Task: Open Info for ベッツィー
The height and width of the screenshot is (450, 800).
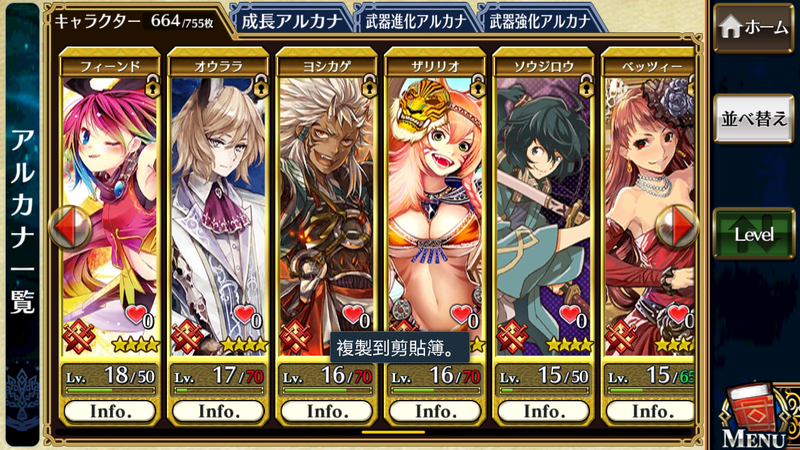Action: point(650,411)
